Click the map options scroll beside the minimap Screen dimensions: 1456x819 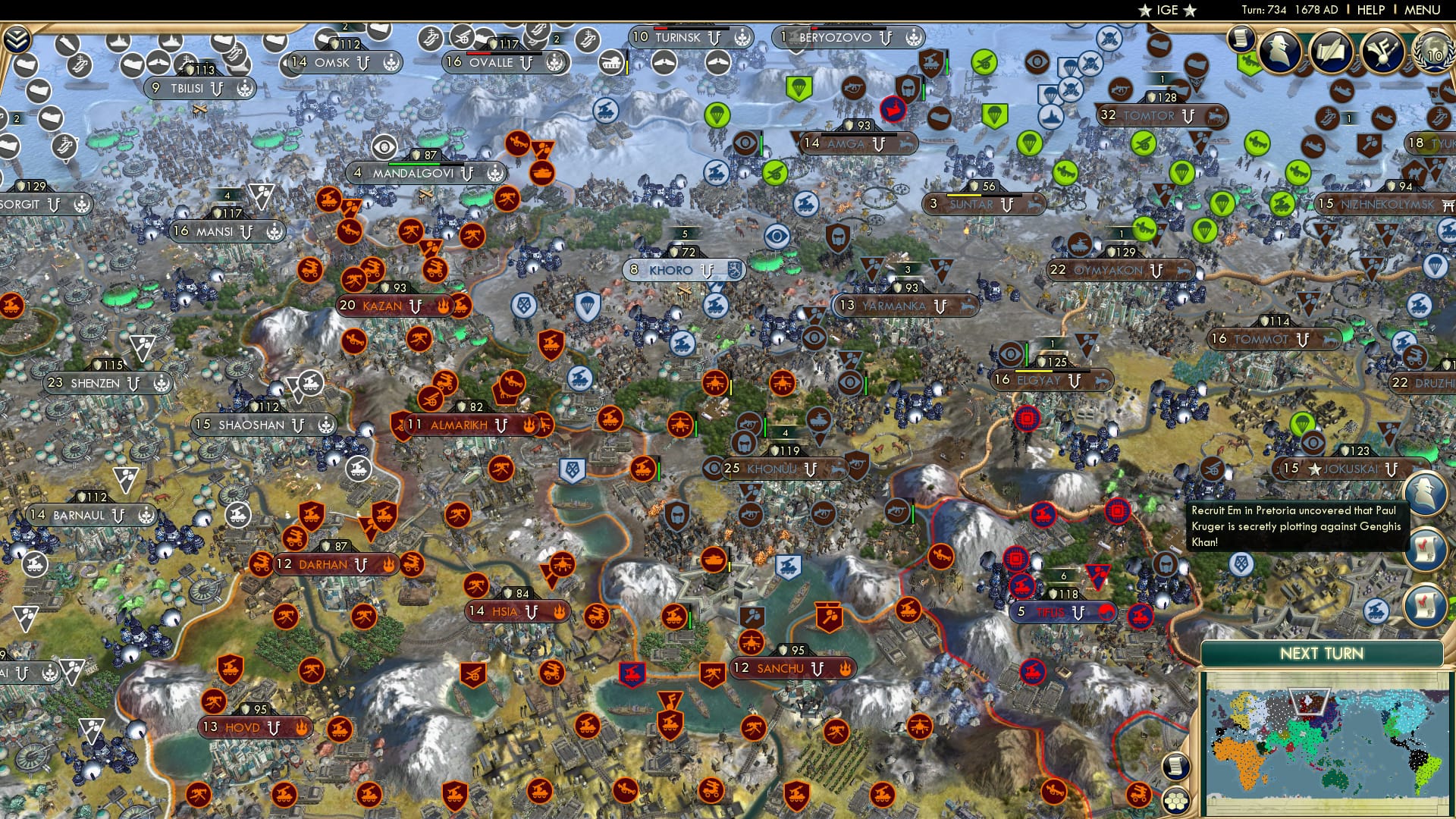[1176, 766]
